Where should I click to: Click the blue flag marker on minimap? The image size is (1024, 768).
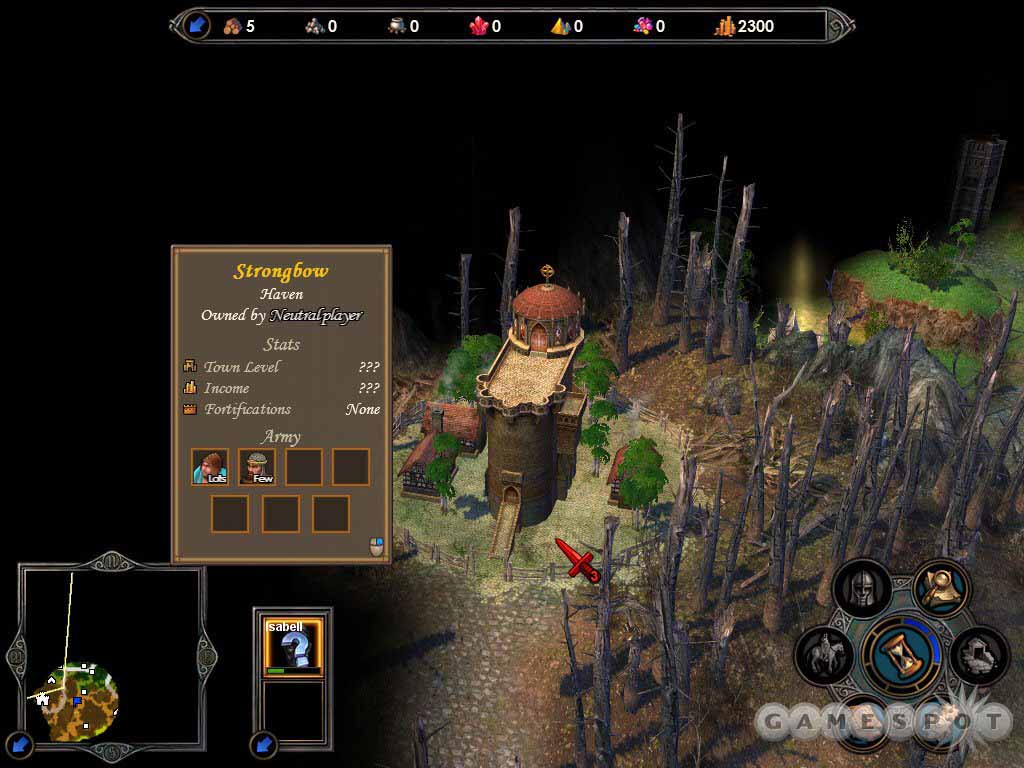[x=77, y=702]
